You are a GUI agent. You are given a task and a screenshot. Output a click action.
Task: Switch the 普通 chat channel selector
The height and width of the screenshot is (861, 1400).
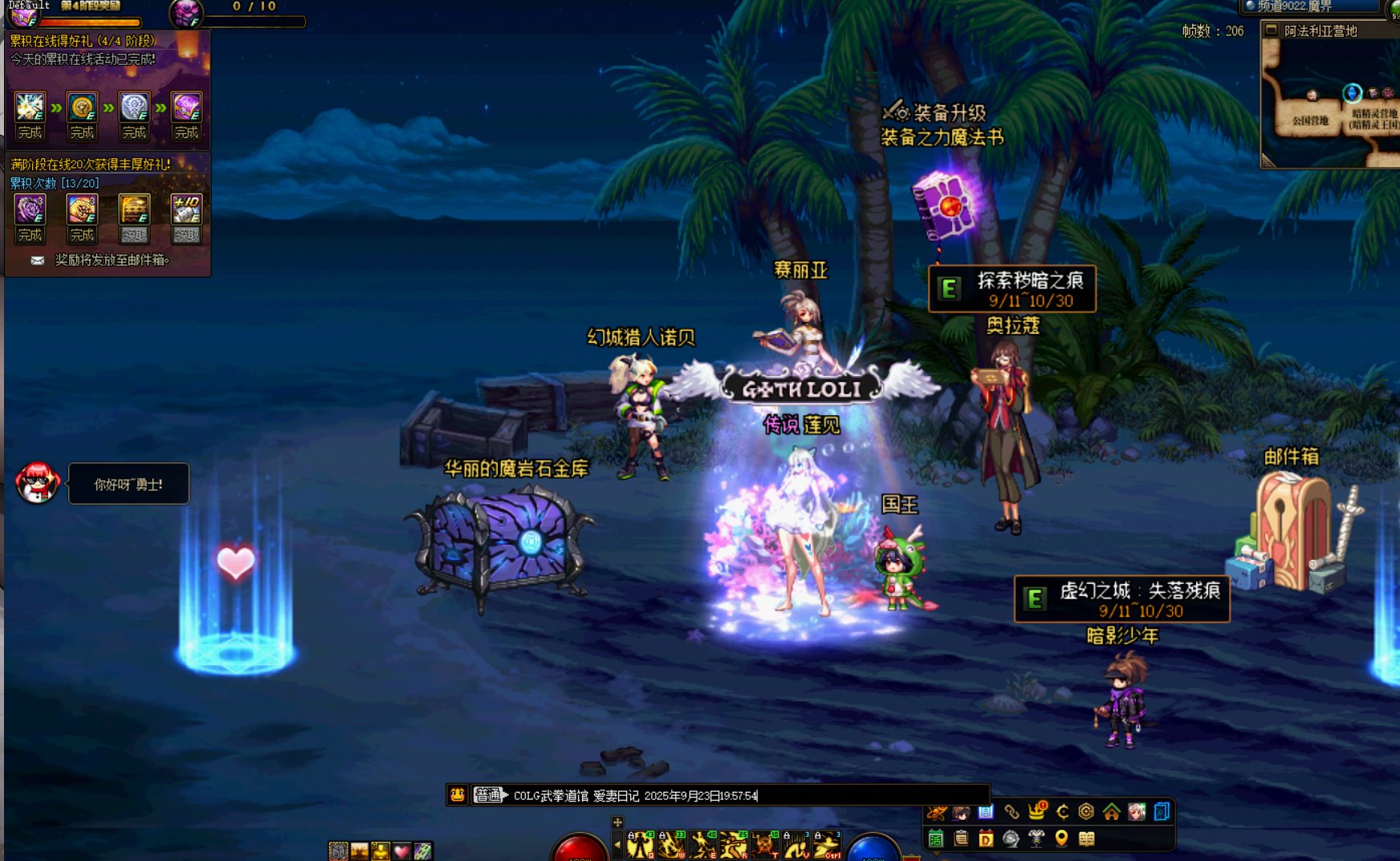[x=490, y=795]
